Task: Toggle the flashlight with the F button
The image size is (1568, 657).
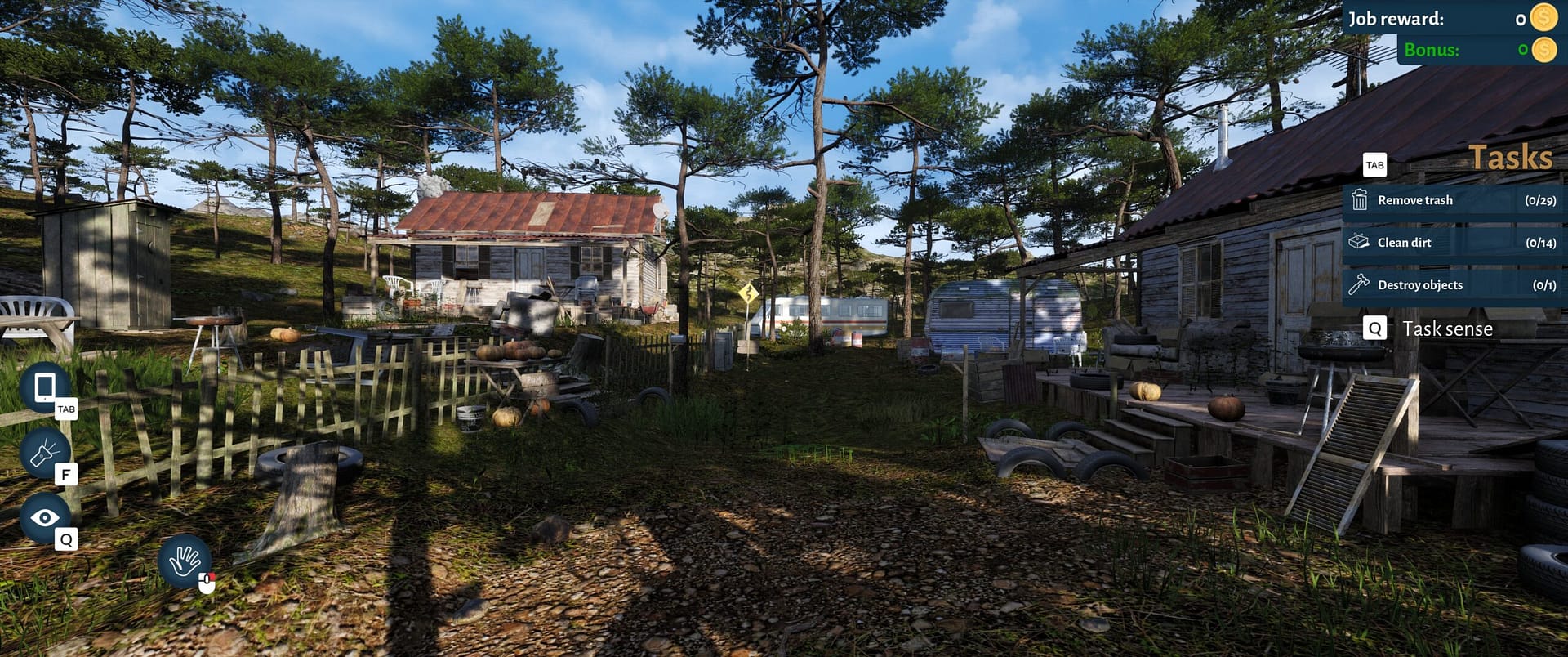Action: pyautogui.click(x=65, y=474)
